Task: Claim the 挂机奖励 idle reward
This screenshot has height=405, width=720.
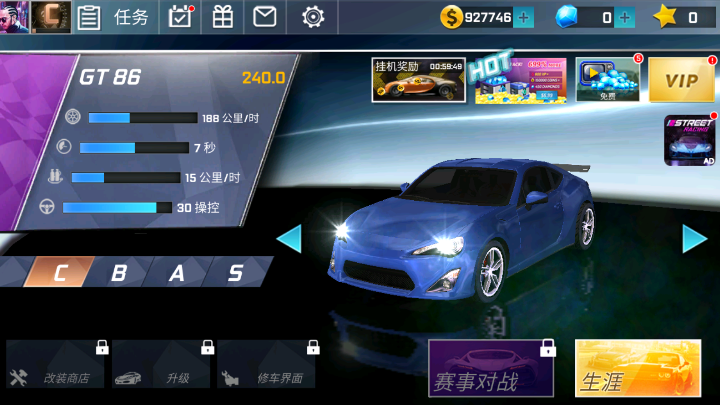Action: [x=419, y=80]
